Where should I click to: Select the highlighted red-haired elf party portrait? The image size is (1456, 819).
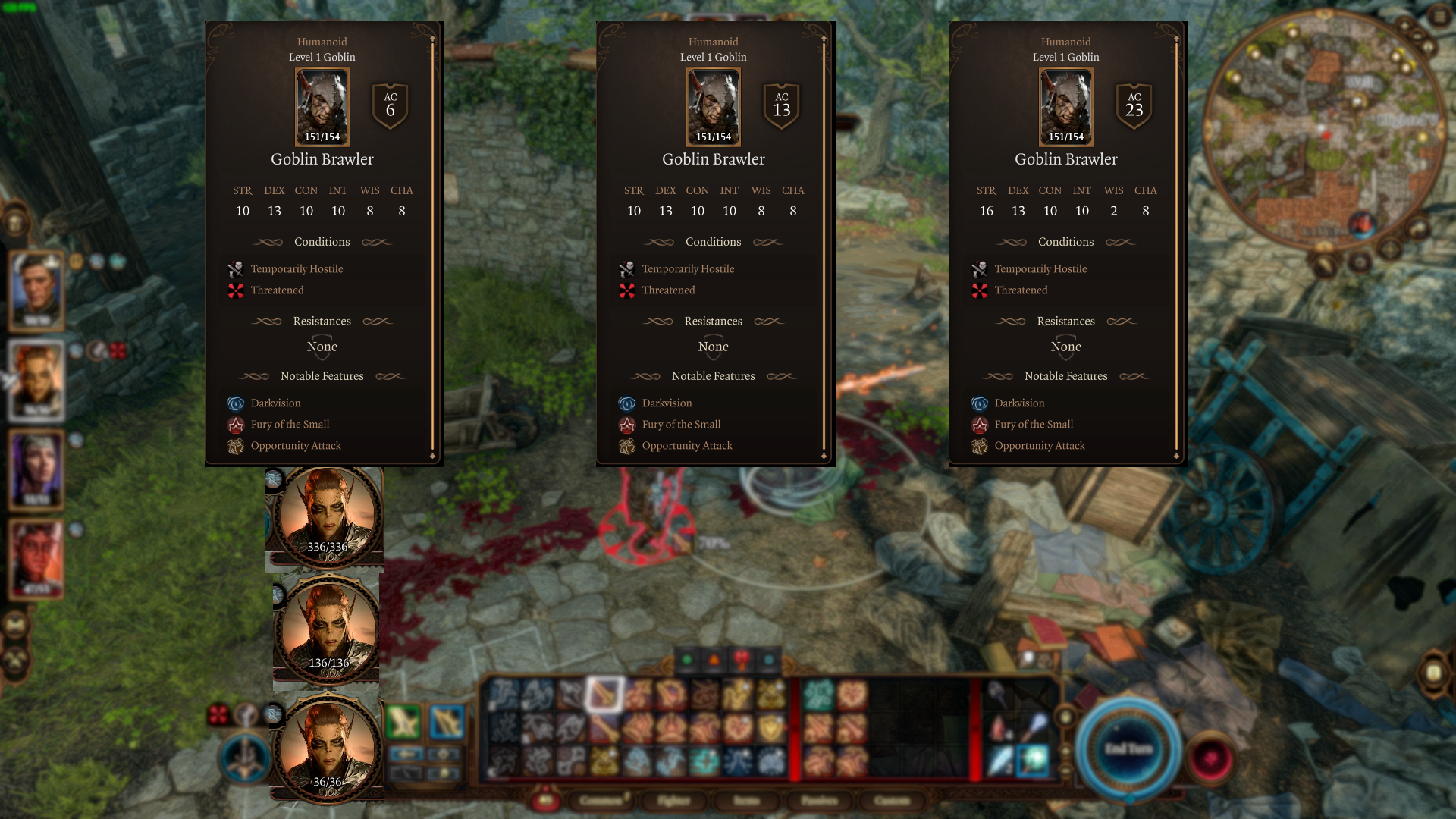[x=36, y=379]
